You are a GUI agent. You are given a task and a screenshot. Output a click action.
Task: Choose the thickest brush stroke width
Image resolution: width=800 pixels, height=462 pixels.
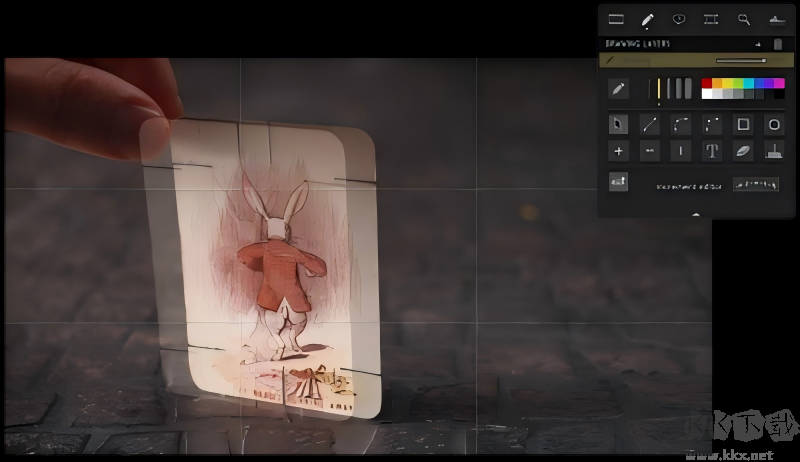(x=687, y=89)
